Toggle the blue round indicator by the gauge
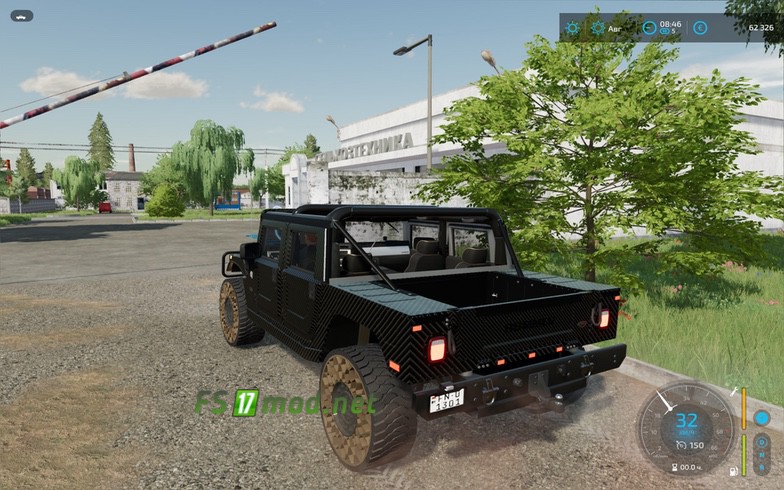This screenshot has height=490, width=784. point(762,417)
